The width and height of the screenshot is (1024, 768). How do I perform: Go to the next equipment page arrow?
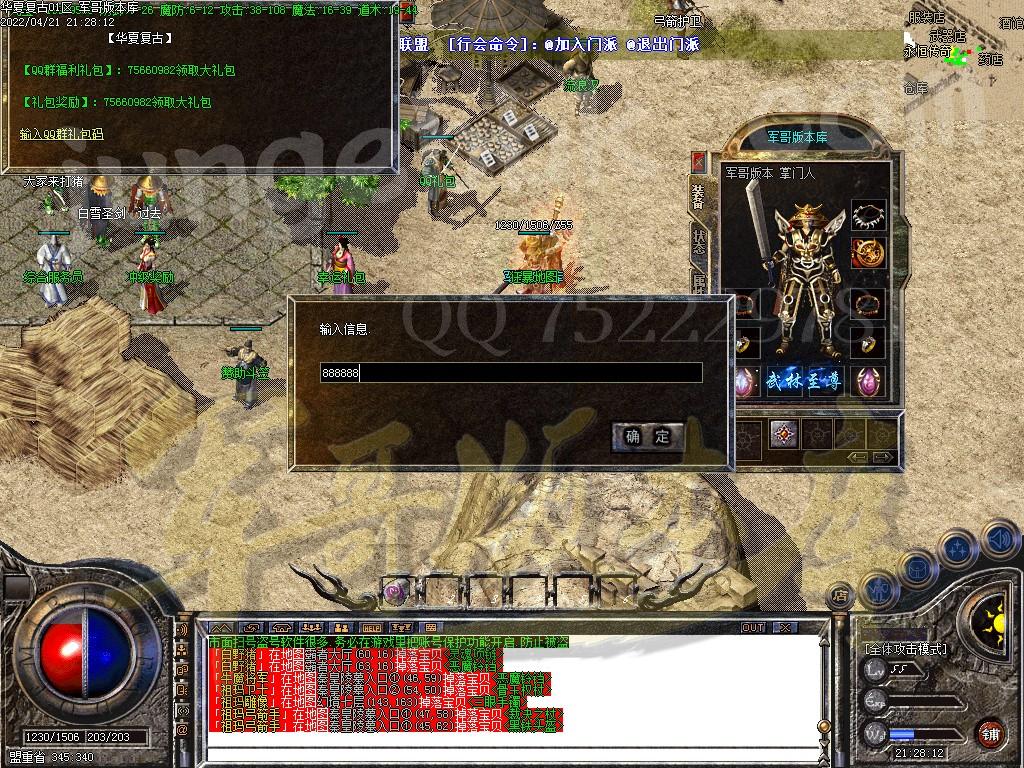tap(884, 457)
